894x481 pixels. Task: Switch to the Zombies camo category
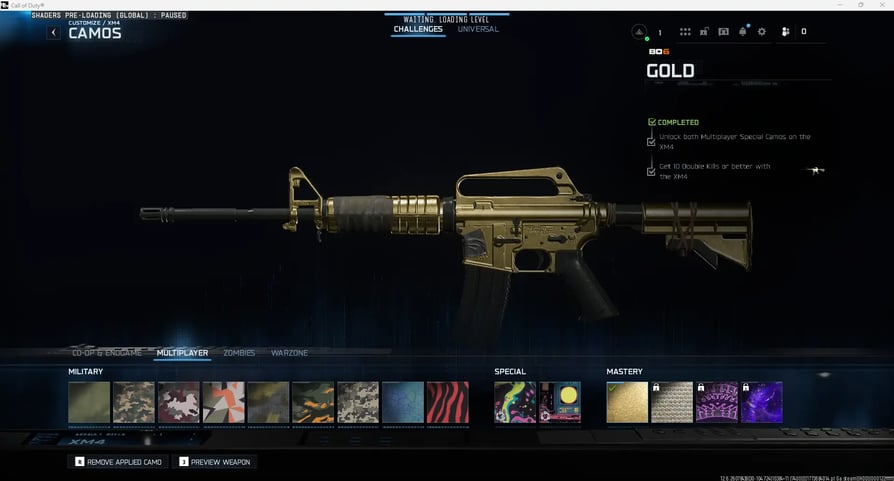pos(239,353)
